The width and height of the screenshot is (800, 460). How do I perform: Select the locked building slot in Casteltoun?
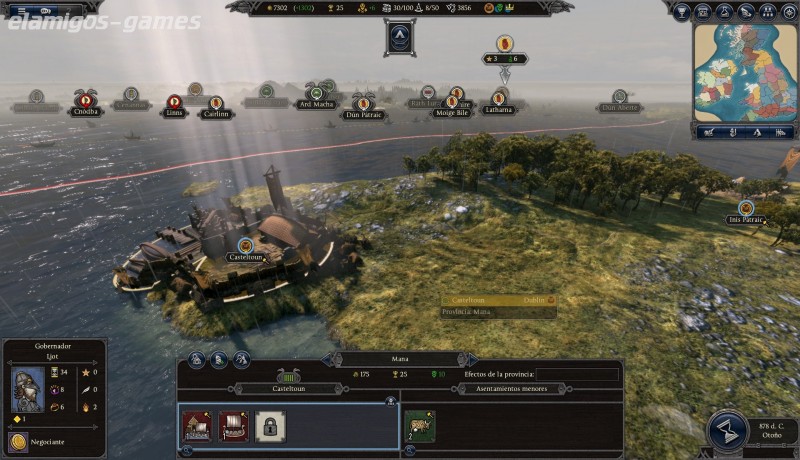pos(267,425)
